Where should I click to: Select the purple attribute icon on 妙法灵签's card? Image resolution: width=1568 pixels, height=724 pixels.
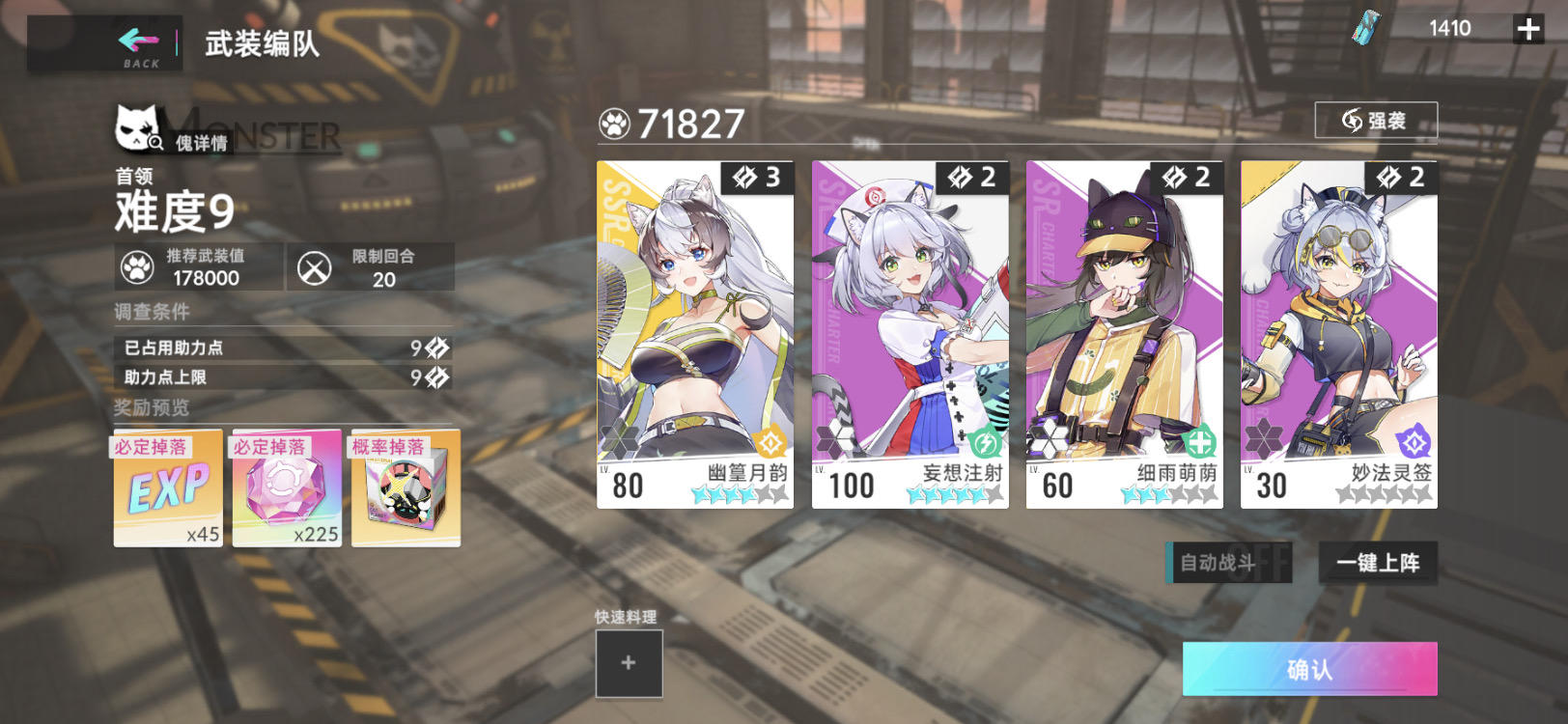pos(1414,442)
